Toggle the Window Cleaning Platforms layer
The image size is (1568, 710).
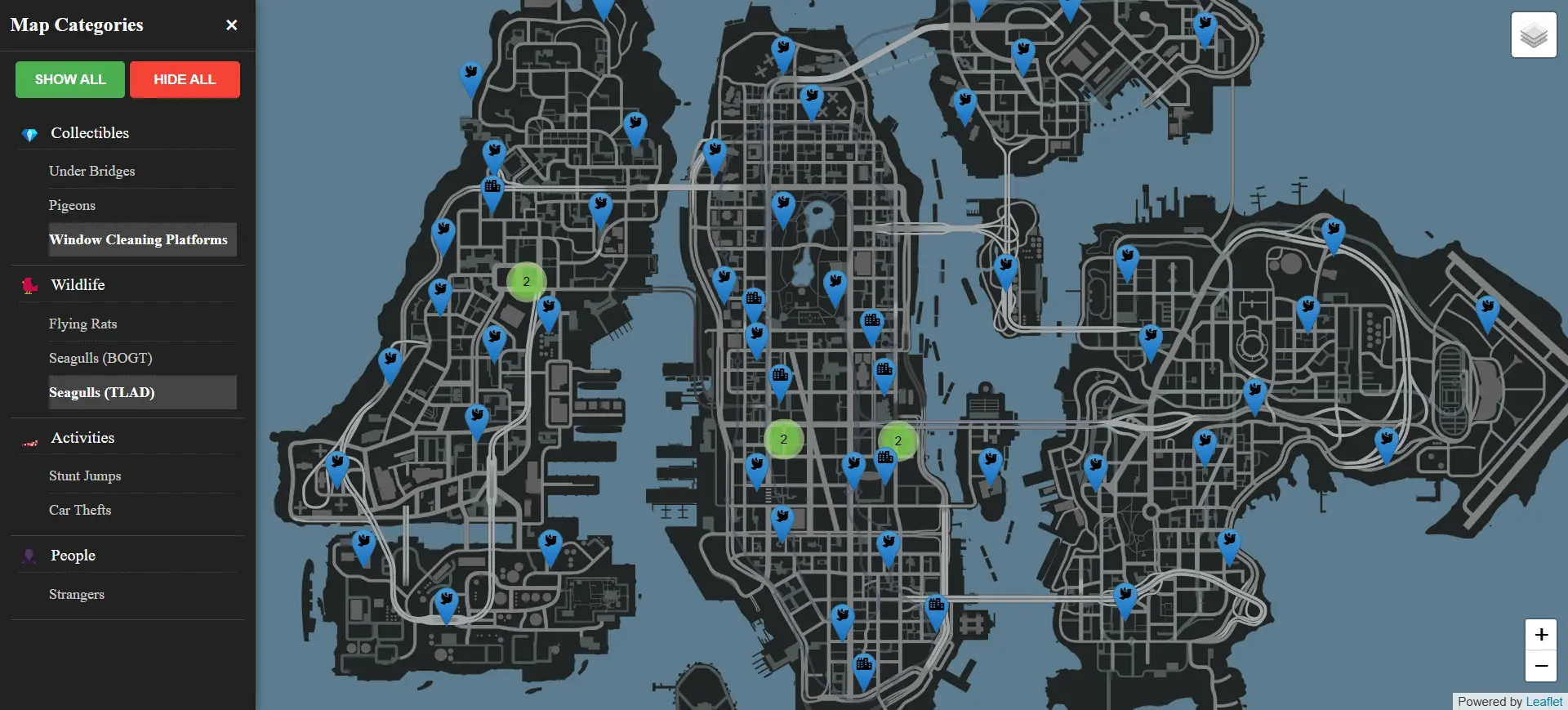(138, 239)
